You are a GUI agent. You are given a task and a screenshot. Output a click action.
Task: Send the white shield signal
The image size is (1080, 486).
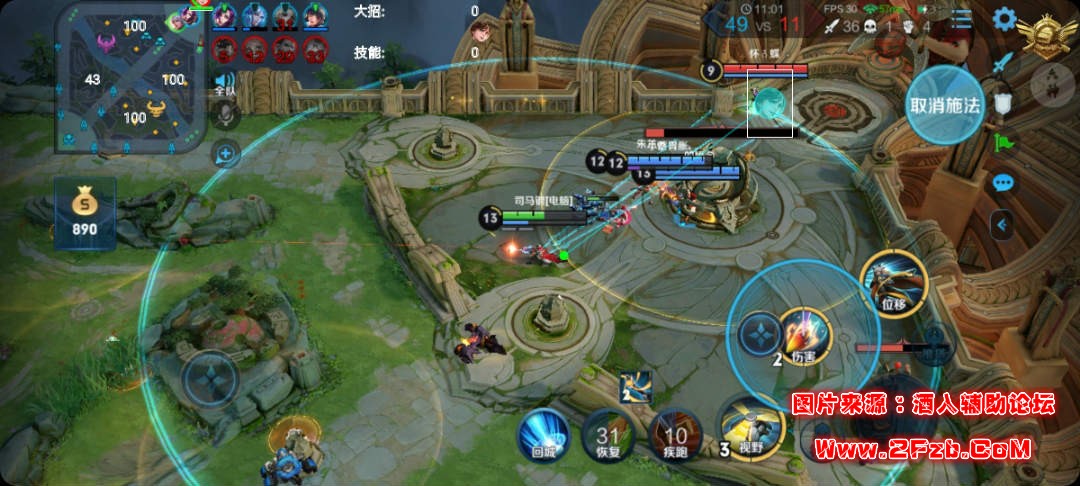tap(1003, 102)
